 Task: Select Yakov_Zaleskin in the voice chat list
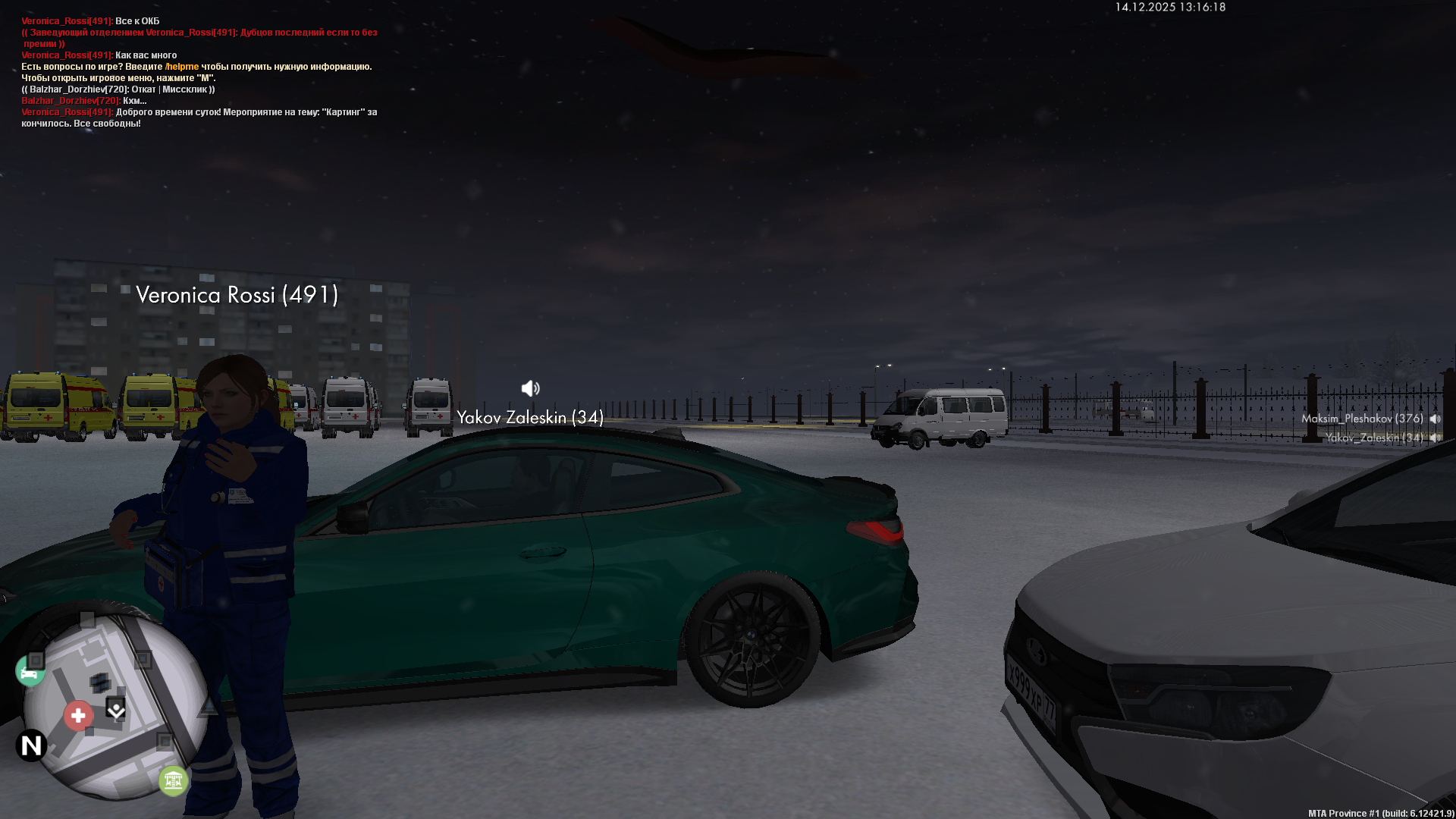point(1374,438)
